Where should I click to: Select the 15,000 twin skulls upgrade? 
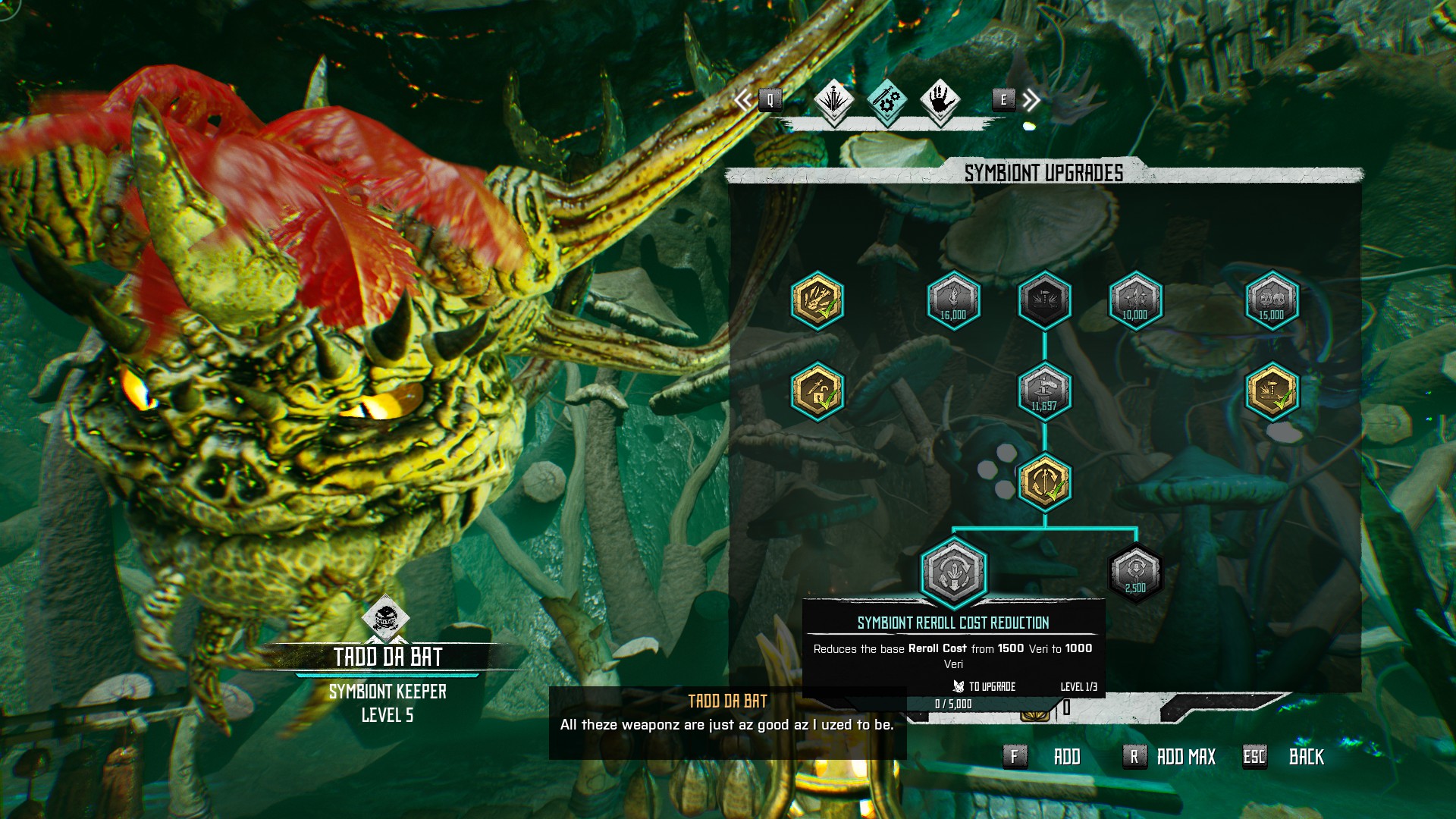(1272, 301)
